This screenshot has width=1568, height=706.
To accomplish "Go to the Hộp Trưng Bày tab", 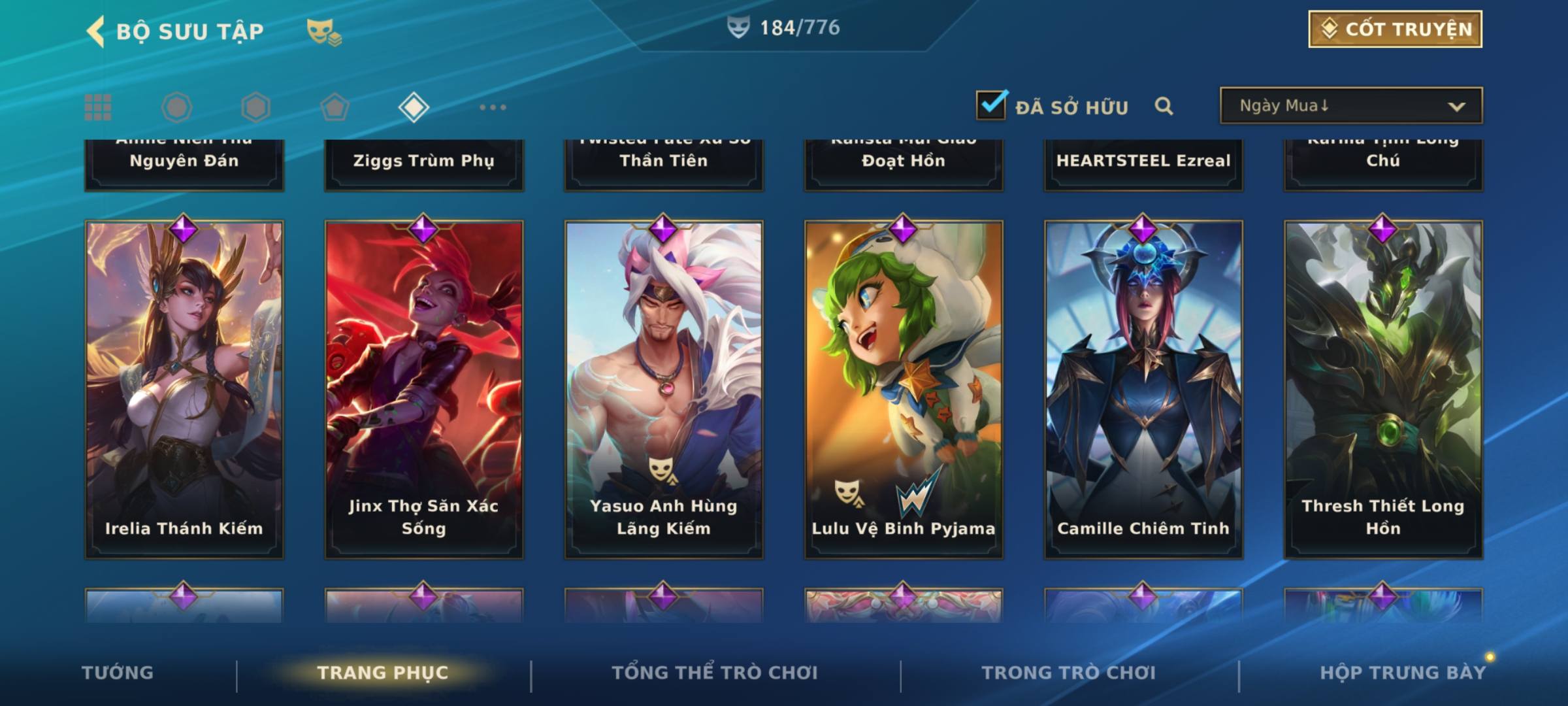I will coord(1403,673).
